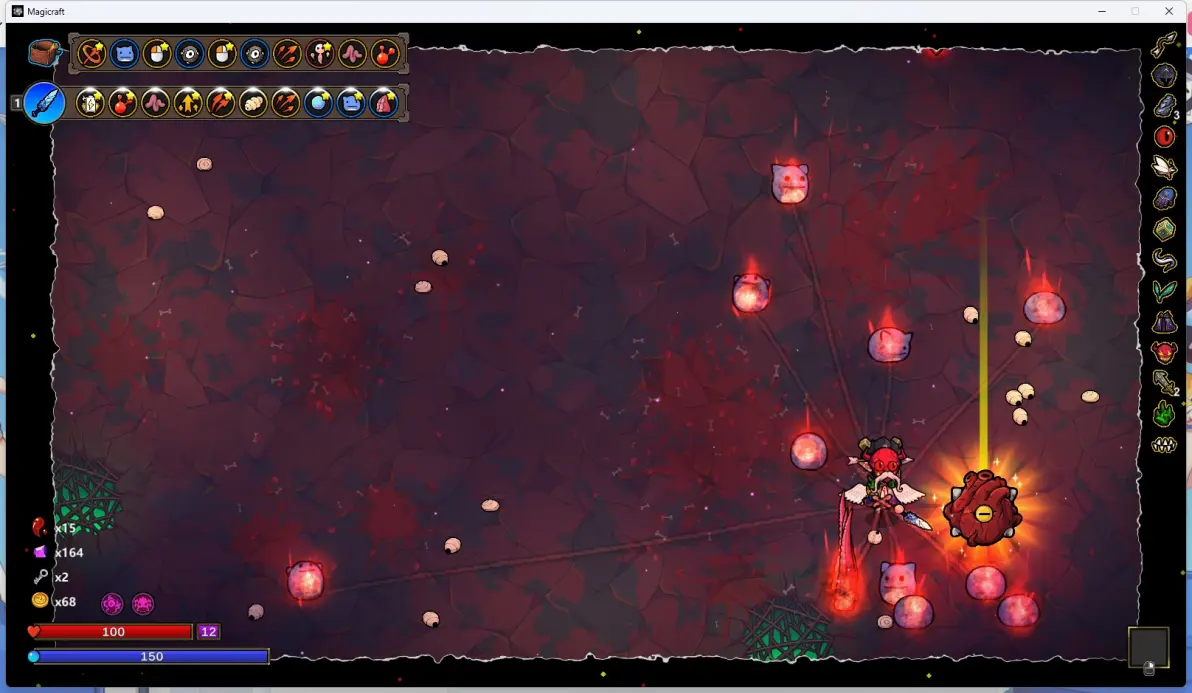Select the blue ice dagger wand
This screenshot has height=693, width=1192.
point(44,102)
